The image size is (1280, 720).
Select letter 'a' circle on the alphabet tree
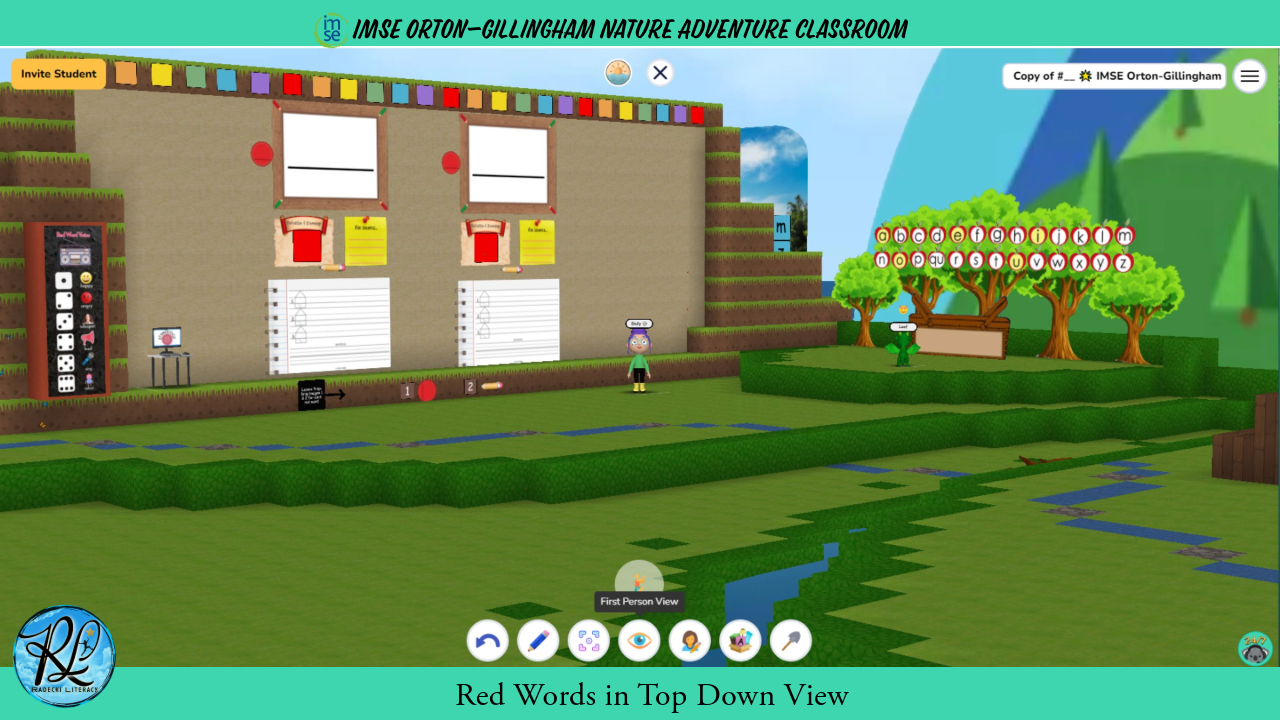pyautogui.click(x=882, y=234)
